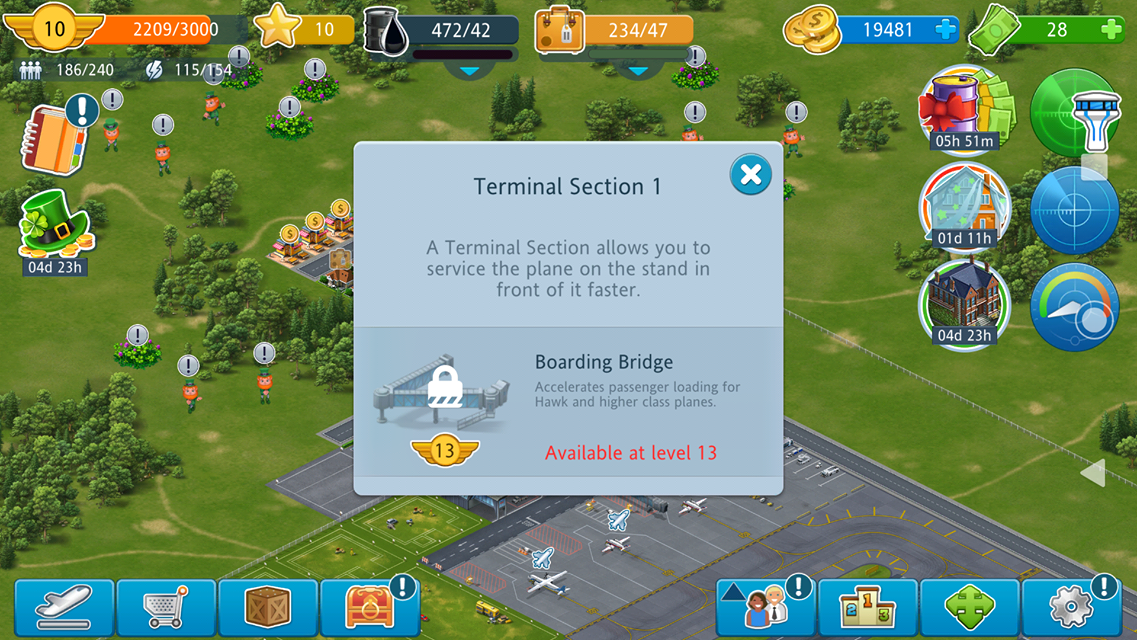This screenshot has width=1137, height=640.
Task: Open the leprechaun hat event
Action: pyautogui.click(x=56, y=226)
